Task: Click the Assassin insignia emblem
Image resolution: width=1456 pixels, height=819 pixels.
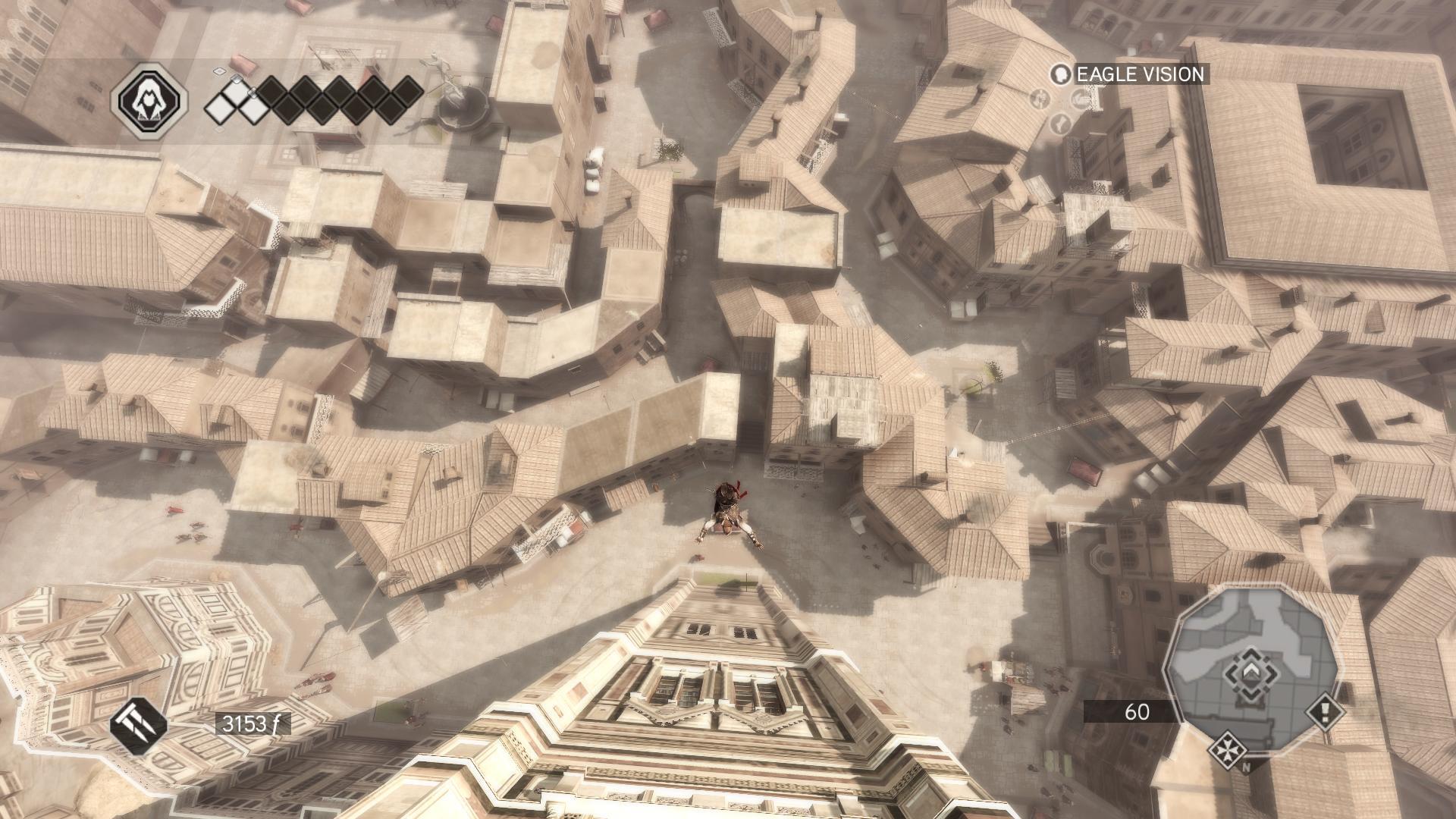Action: (x=149, y=100)
